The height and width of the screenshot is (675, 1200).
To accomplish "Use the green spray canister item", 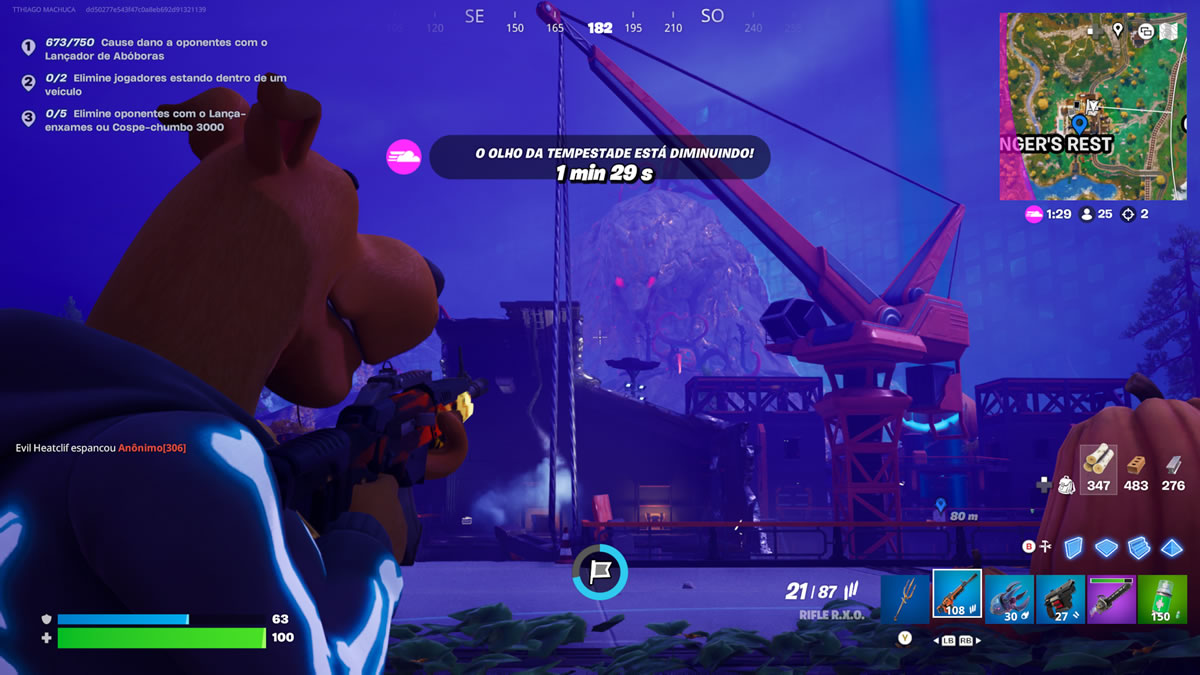I will [1161, 598].
